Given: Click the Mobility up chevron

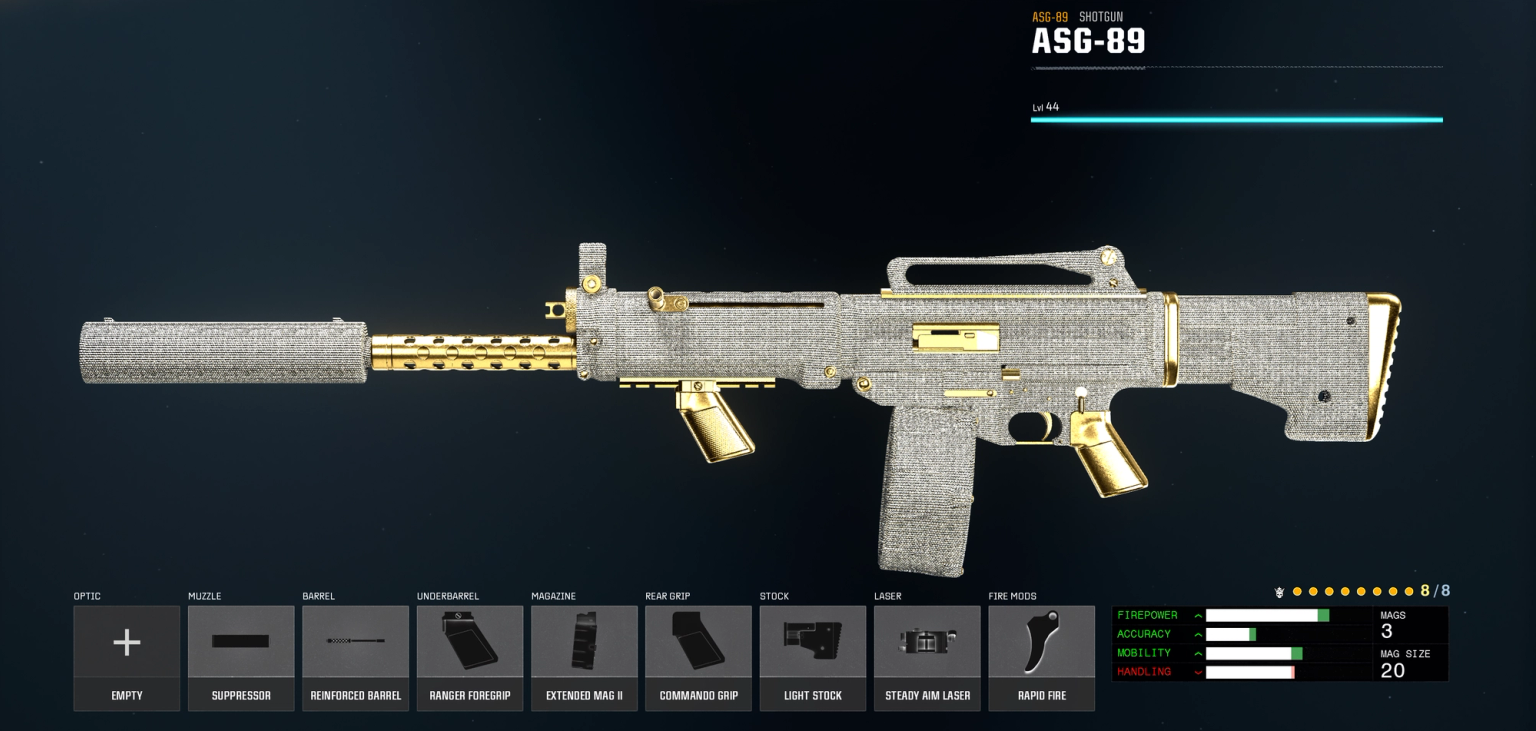Looking at the screenshot, I should coord(1197,653).
